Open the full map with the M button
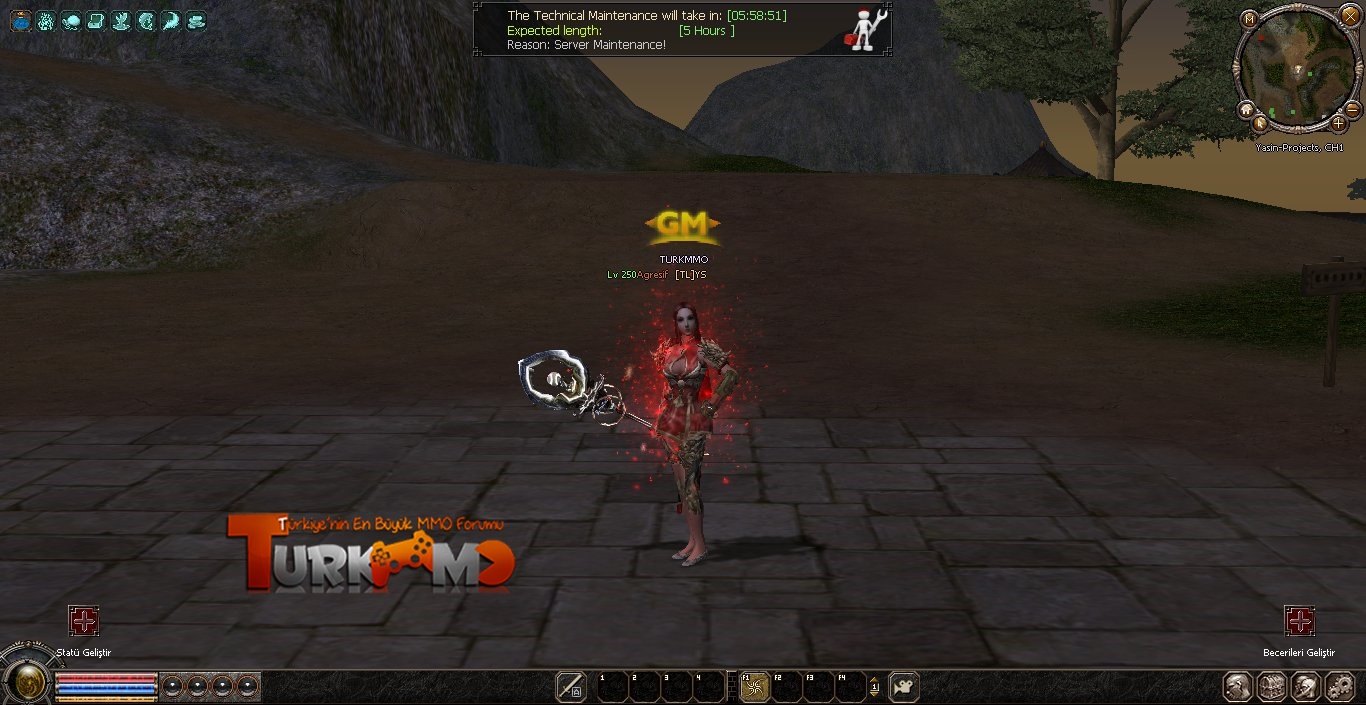The image size is (1366, 705). (1249, 19)
